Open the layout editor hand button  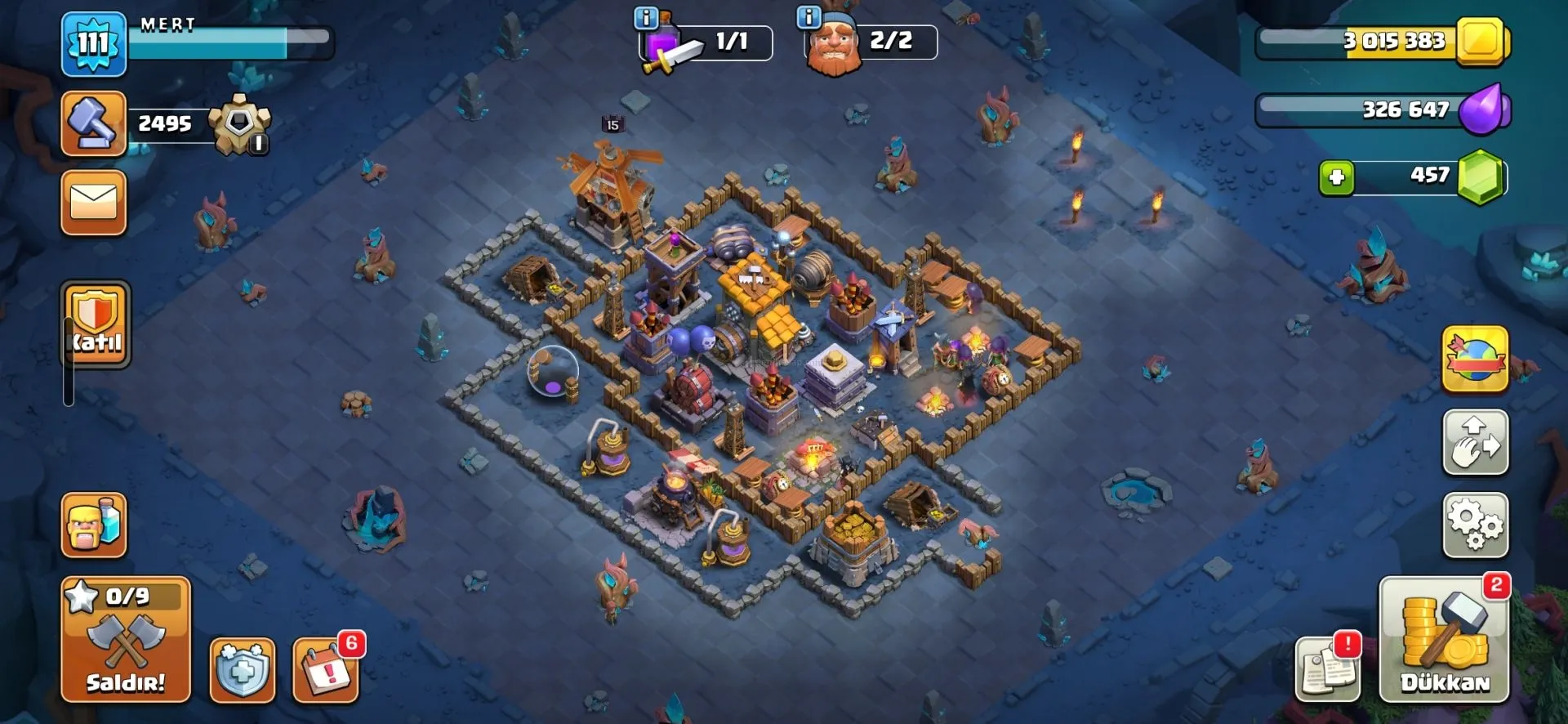point(1475,442)
